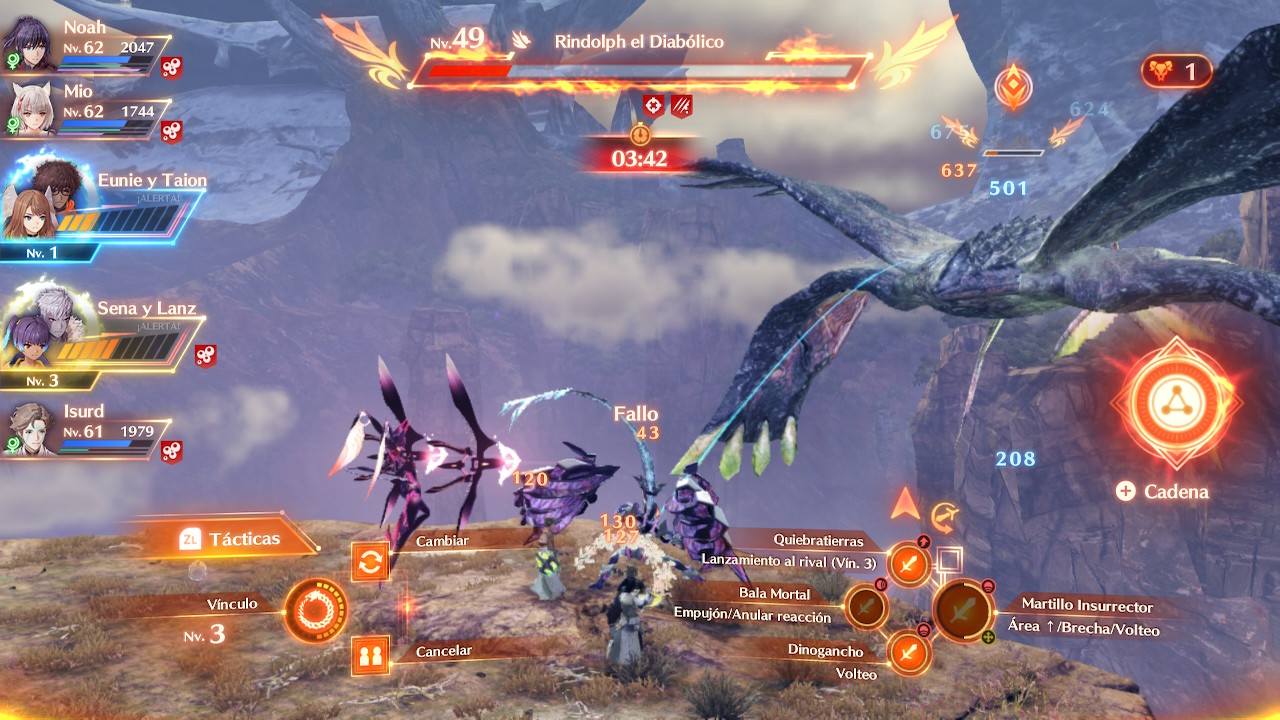Activate the Dinogancho art icon
The height and width of the screenshot is (720, 1280).
(908, 654)
